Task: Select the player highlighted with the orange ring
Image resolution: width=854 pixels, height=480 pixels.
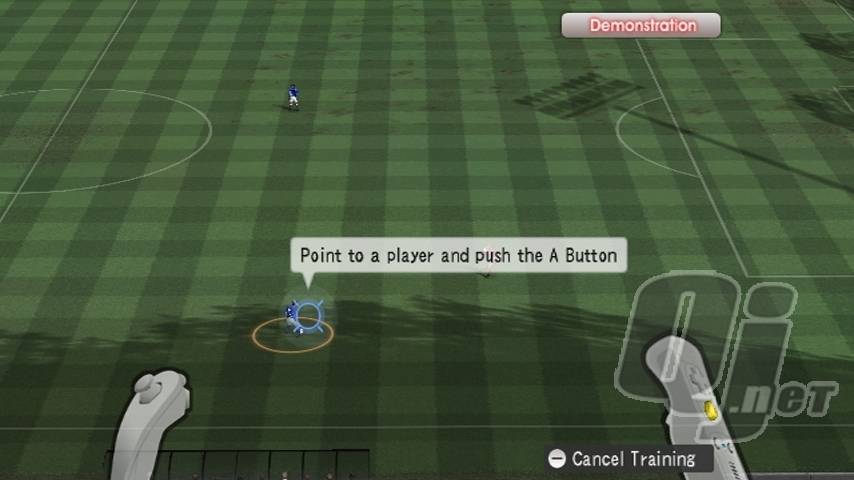Action: point(294,320)
